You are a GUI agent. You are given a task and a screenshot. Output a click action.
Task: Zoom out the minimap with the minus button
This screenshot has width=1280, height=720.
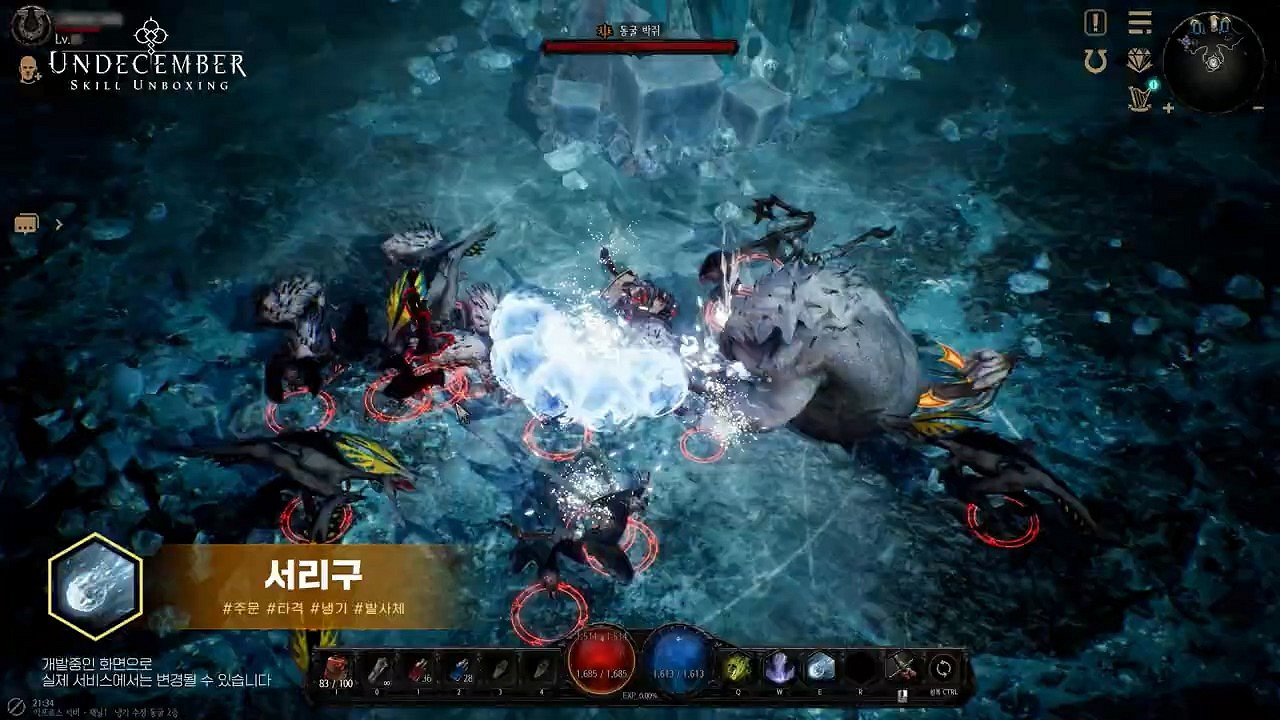click(x=1258, y=108)
